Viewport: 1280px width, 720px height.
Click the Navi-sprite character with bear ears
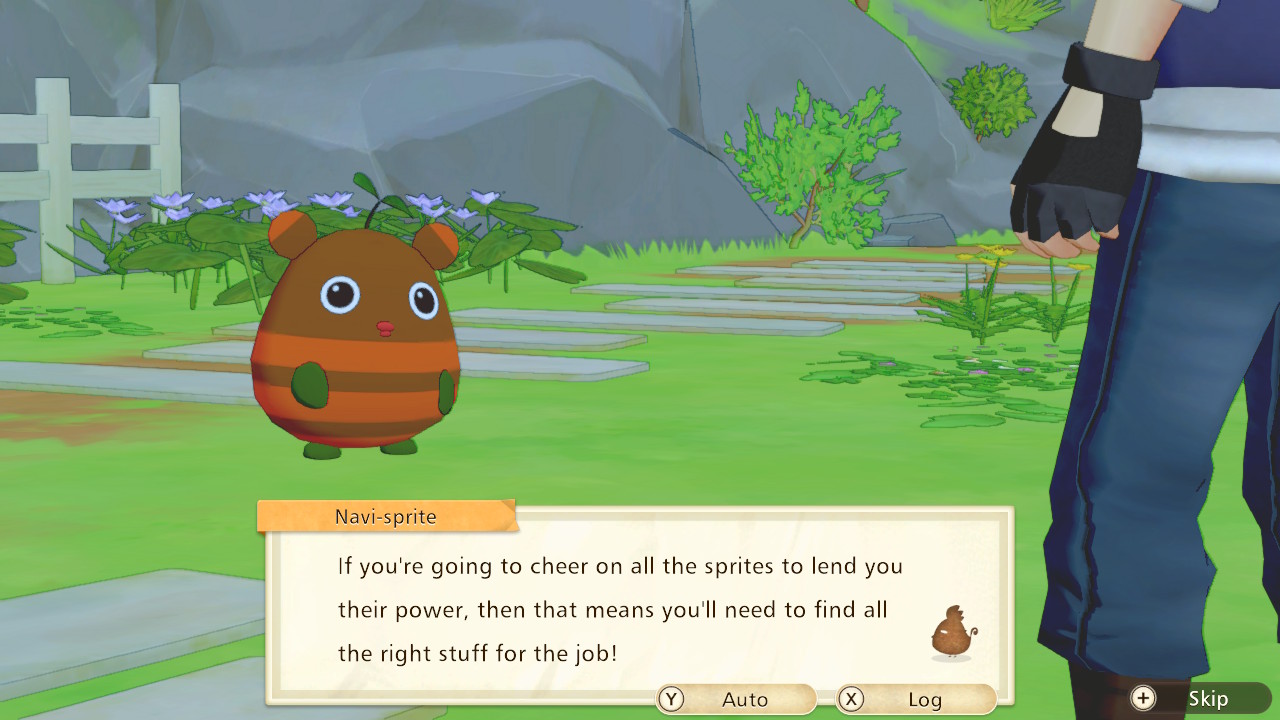pos(355,330)
